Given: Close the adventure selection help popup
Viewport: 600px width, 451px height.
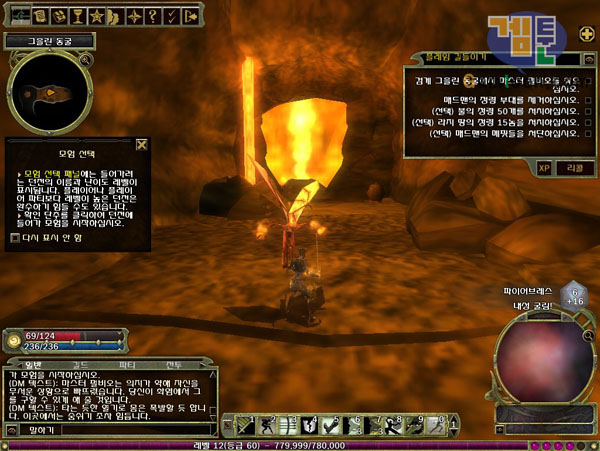Looking at the screenshot, I should pos(142,144).
